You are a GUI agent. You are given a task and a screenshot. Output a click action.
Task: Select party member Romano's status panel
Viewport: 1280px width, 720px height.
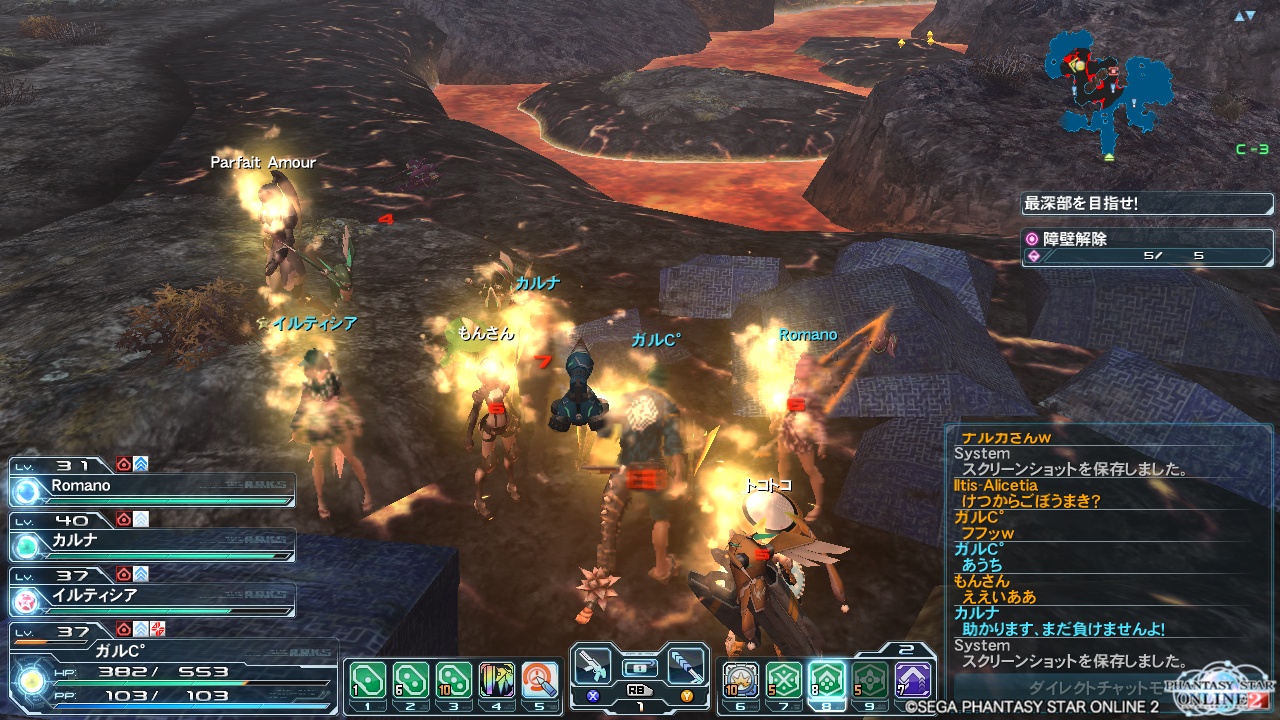pos(152,488)
